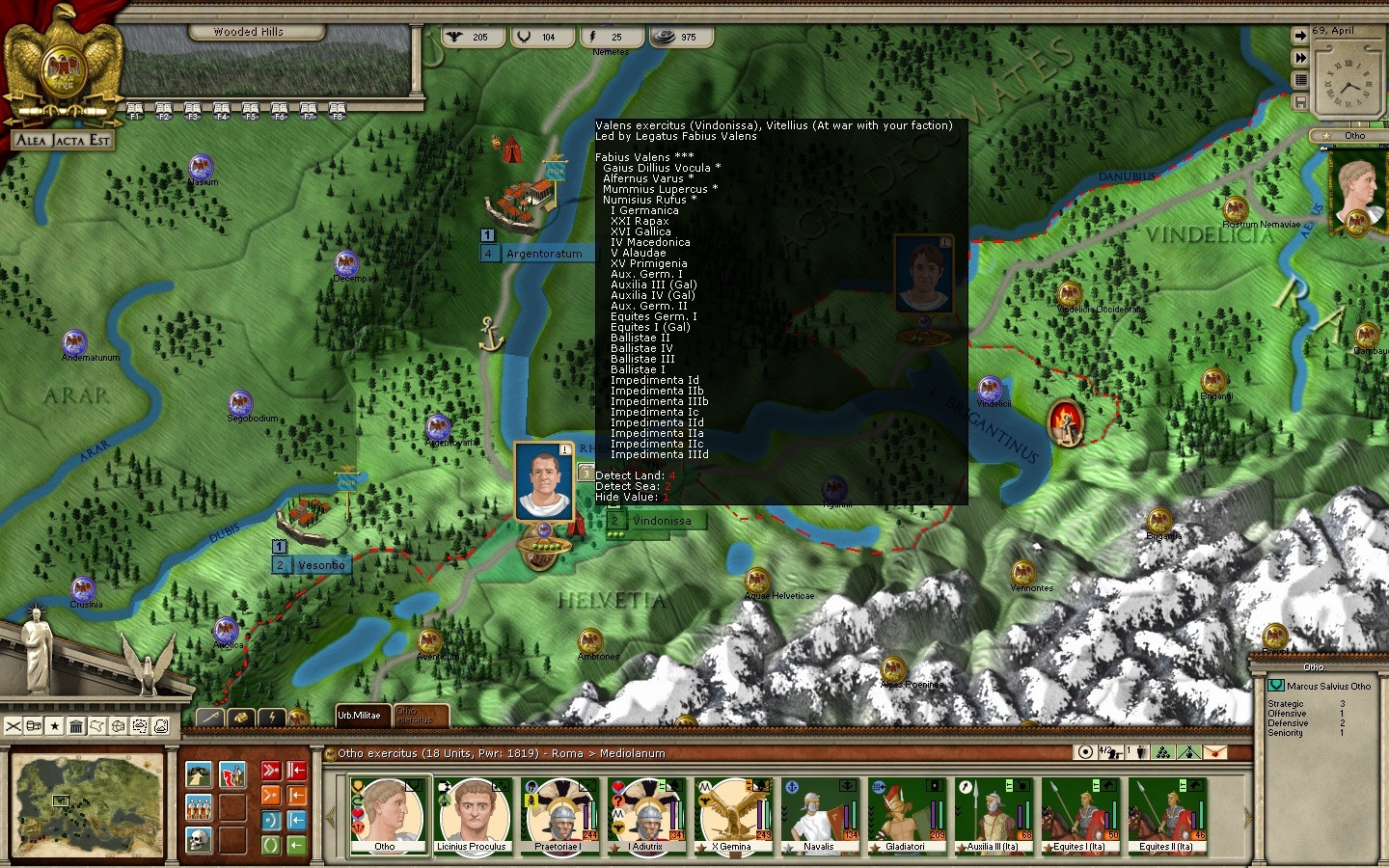Click the lightning bolt mode tab
This screenshot has height=868, width=1389.
coord(273,718)
